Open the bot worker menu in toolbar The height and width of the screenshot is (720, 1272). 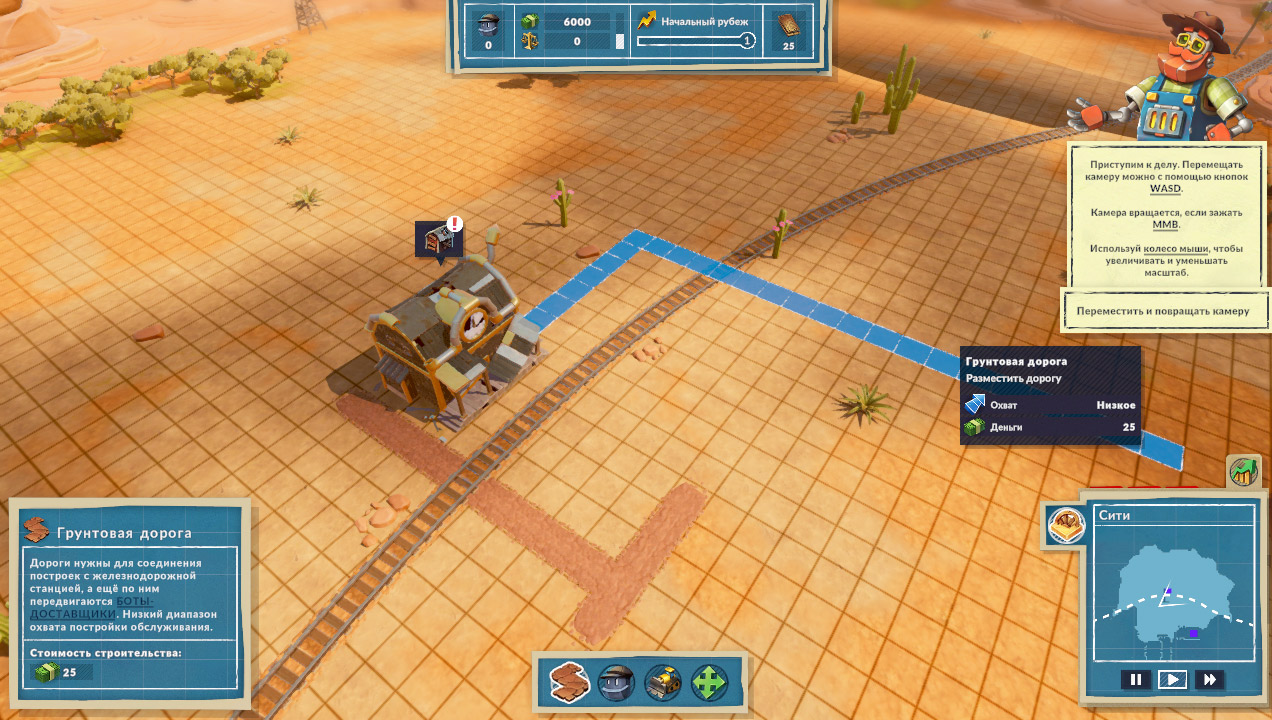tap(616, 683)
